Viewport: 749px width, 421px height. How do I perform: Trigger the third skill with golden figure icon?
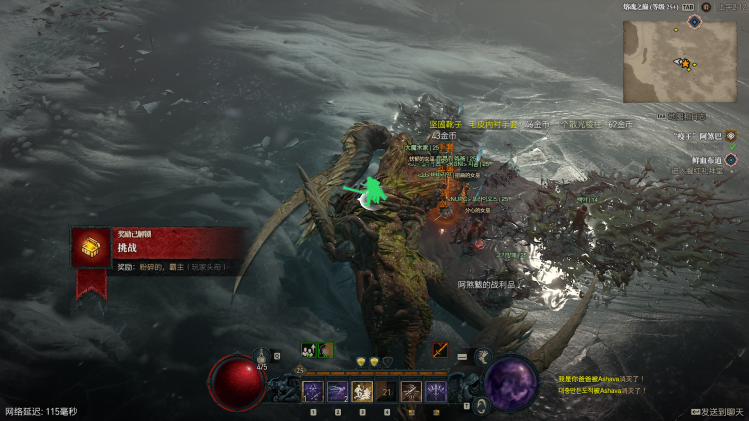[362, 392]
